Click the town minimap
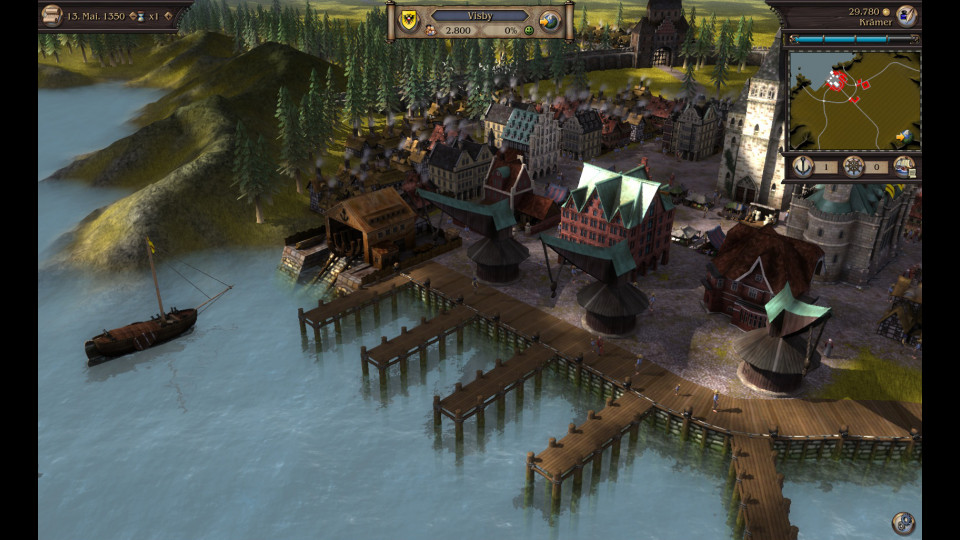This screenshot has width=960, height=540. coord(850,98)
